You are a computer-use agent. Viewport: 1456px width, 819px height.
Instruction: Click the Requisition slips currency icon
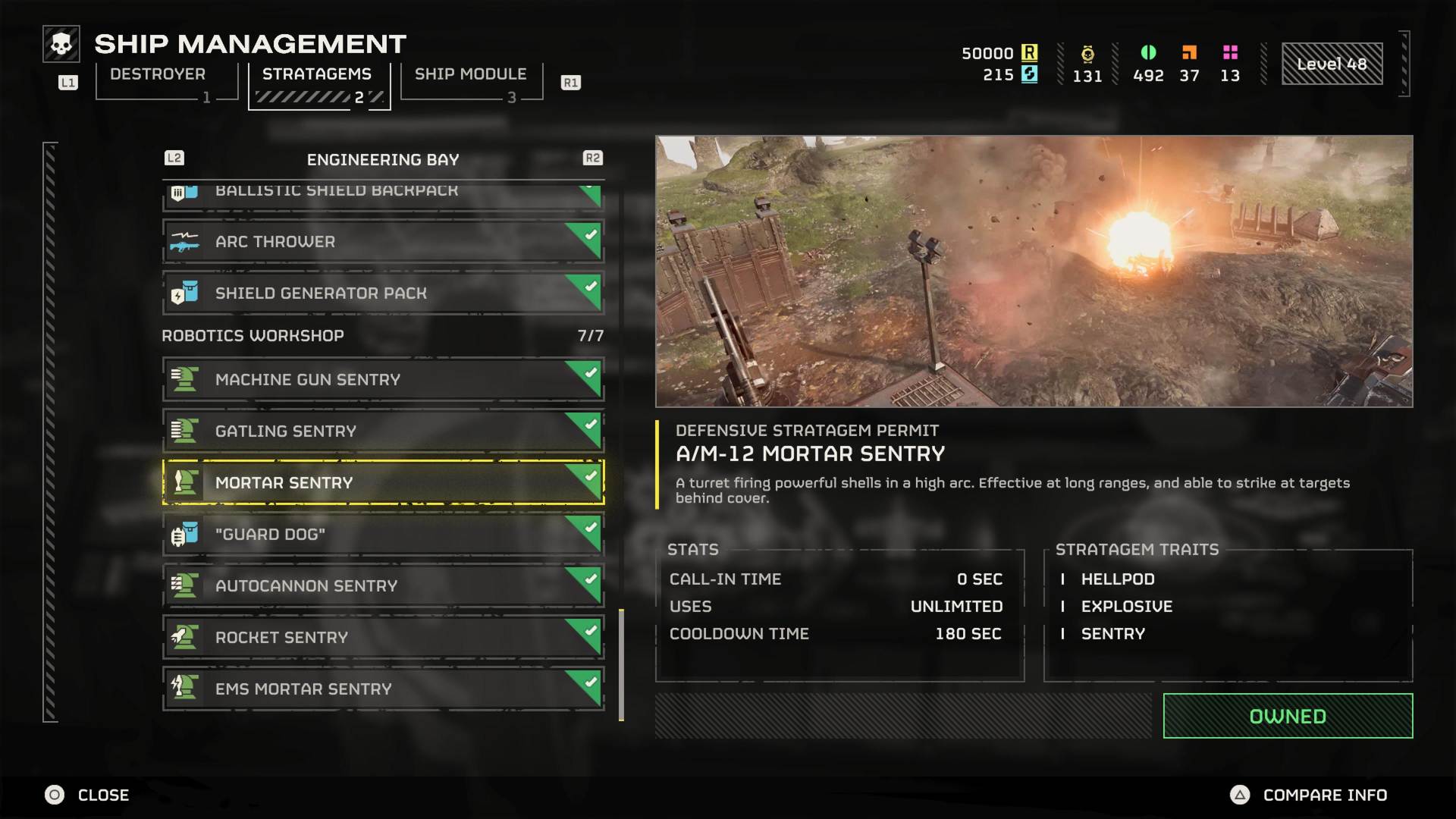[x=1029, y=53]
